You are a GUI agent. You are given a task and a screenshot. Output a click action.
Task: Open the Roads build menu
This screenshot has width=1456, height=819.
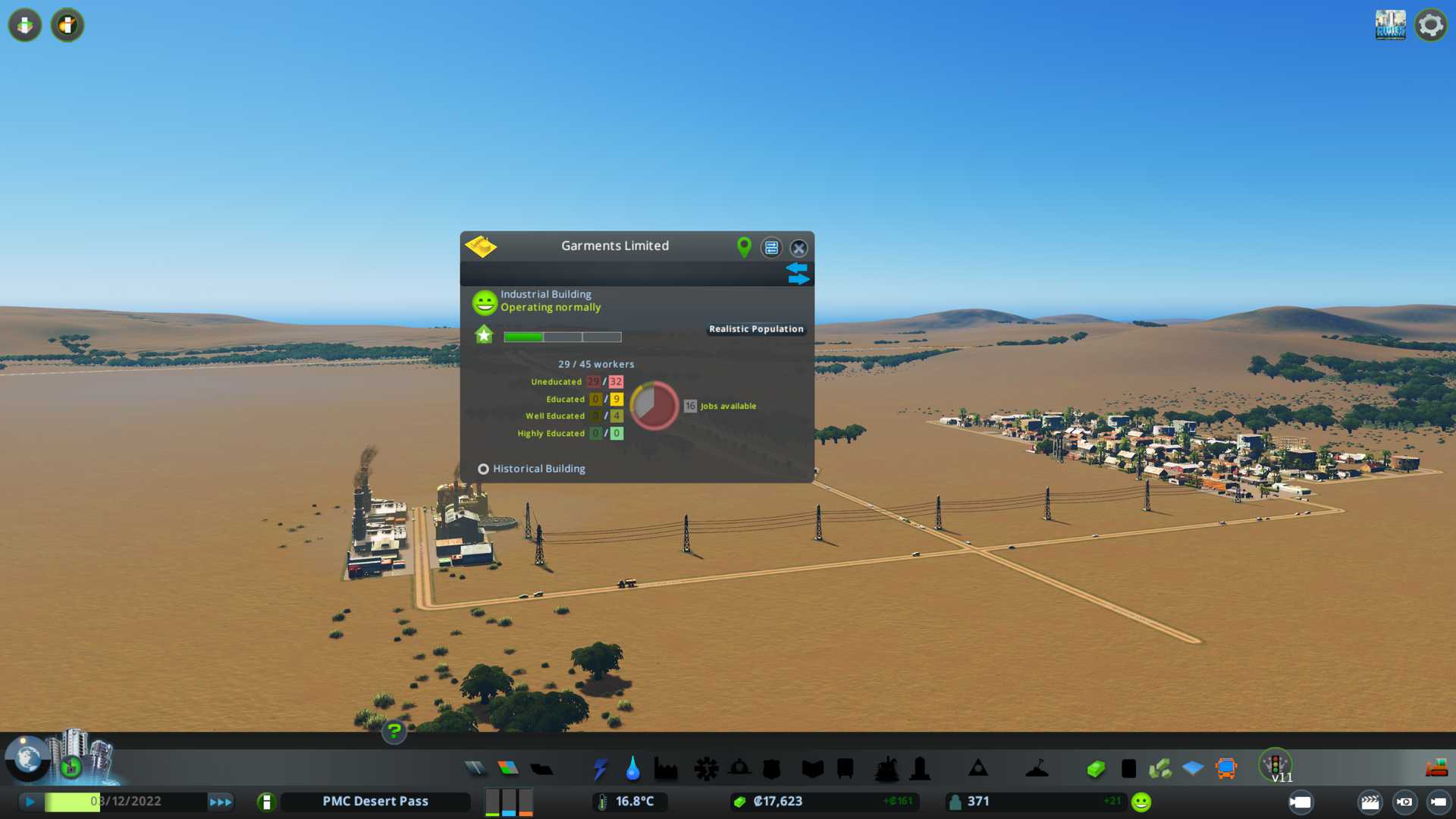tap(475, 769)
